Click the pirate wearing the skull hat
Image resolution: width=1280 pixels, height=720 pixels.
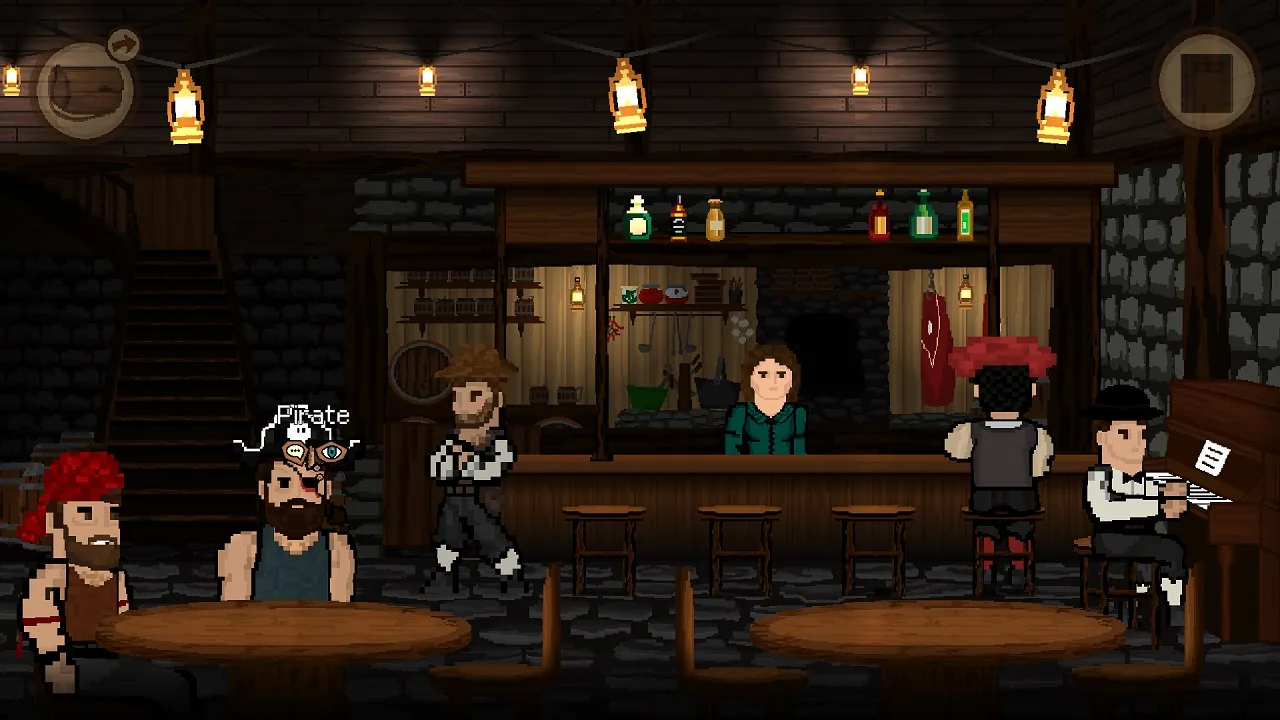290,510
